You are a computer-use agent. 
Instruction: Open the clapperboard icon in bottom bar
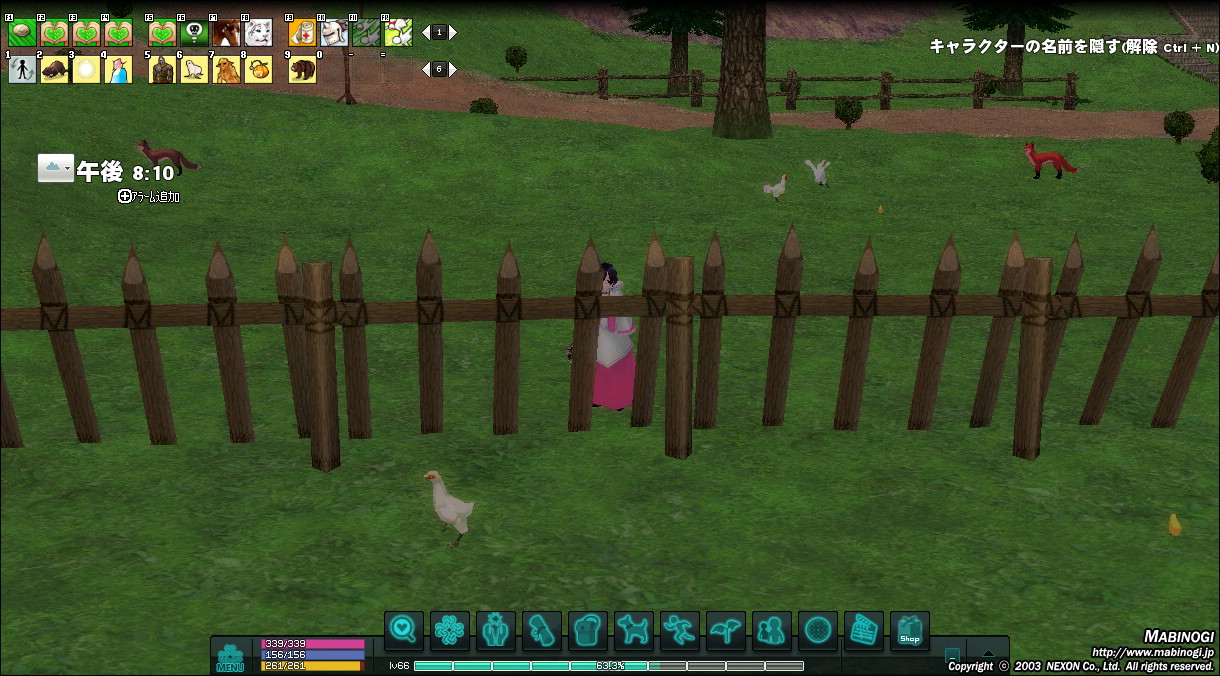click(863, 631)
